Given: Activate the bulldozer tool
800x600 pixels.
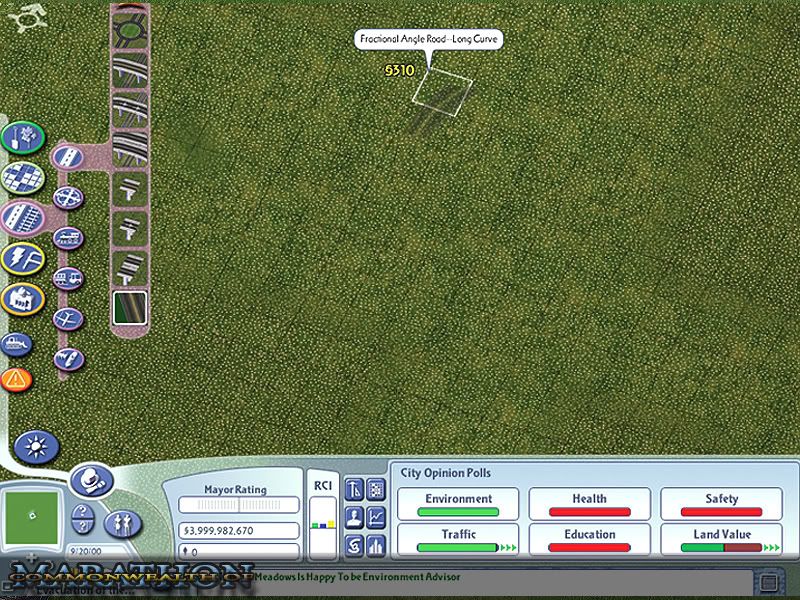Looking at the screenshot, I should (x=17, y=344).
